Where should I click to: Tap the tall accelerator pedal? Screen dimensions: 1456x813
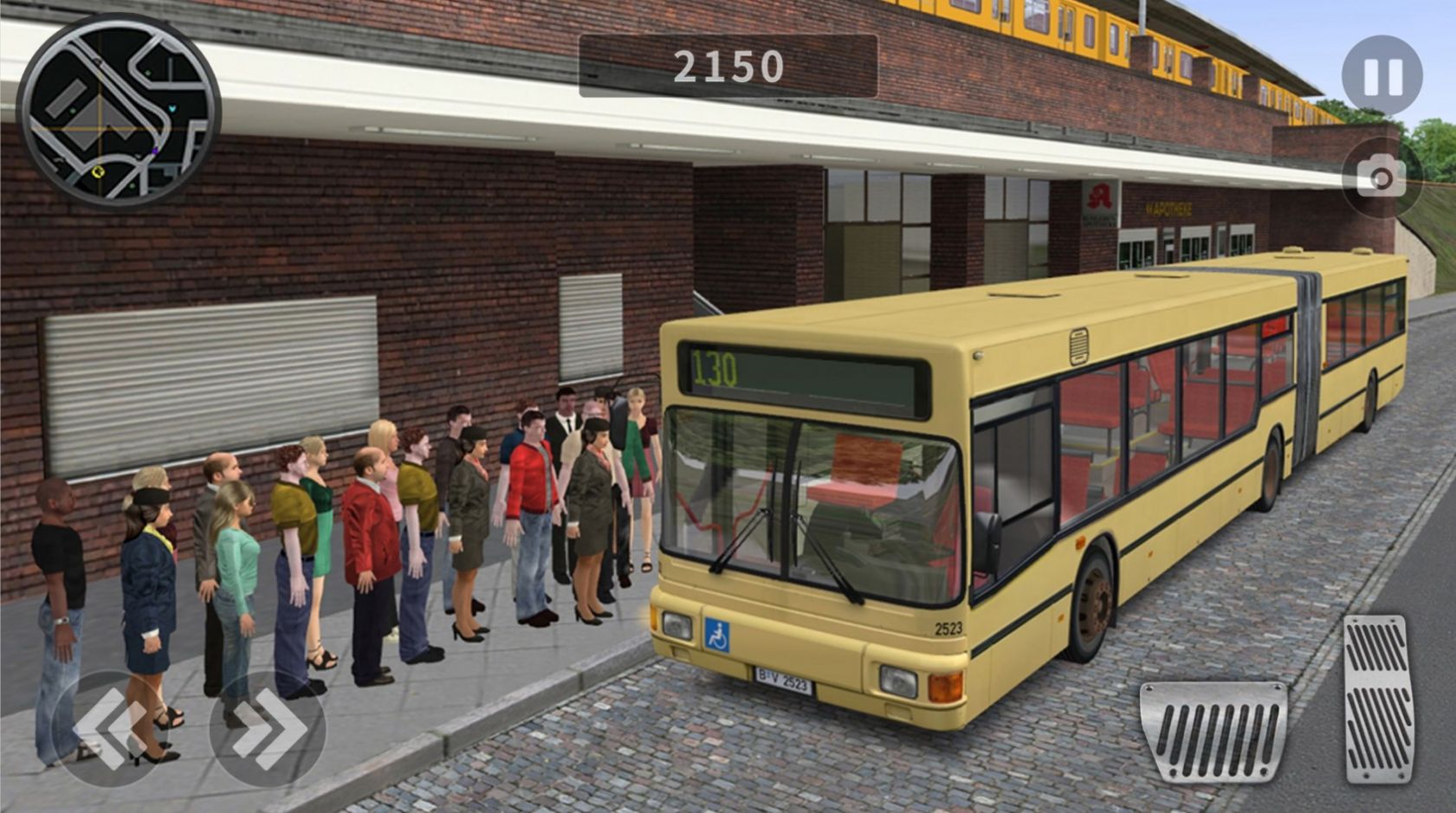[x=1378, y=698]
